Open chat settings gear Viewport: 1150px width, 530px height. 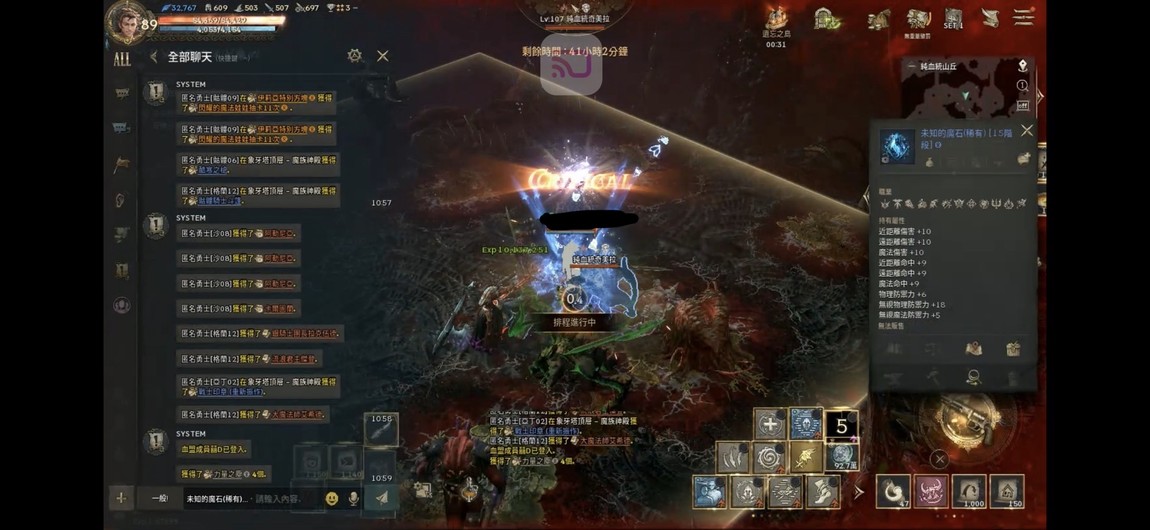click(354, 56)
